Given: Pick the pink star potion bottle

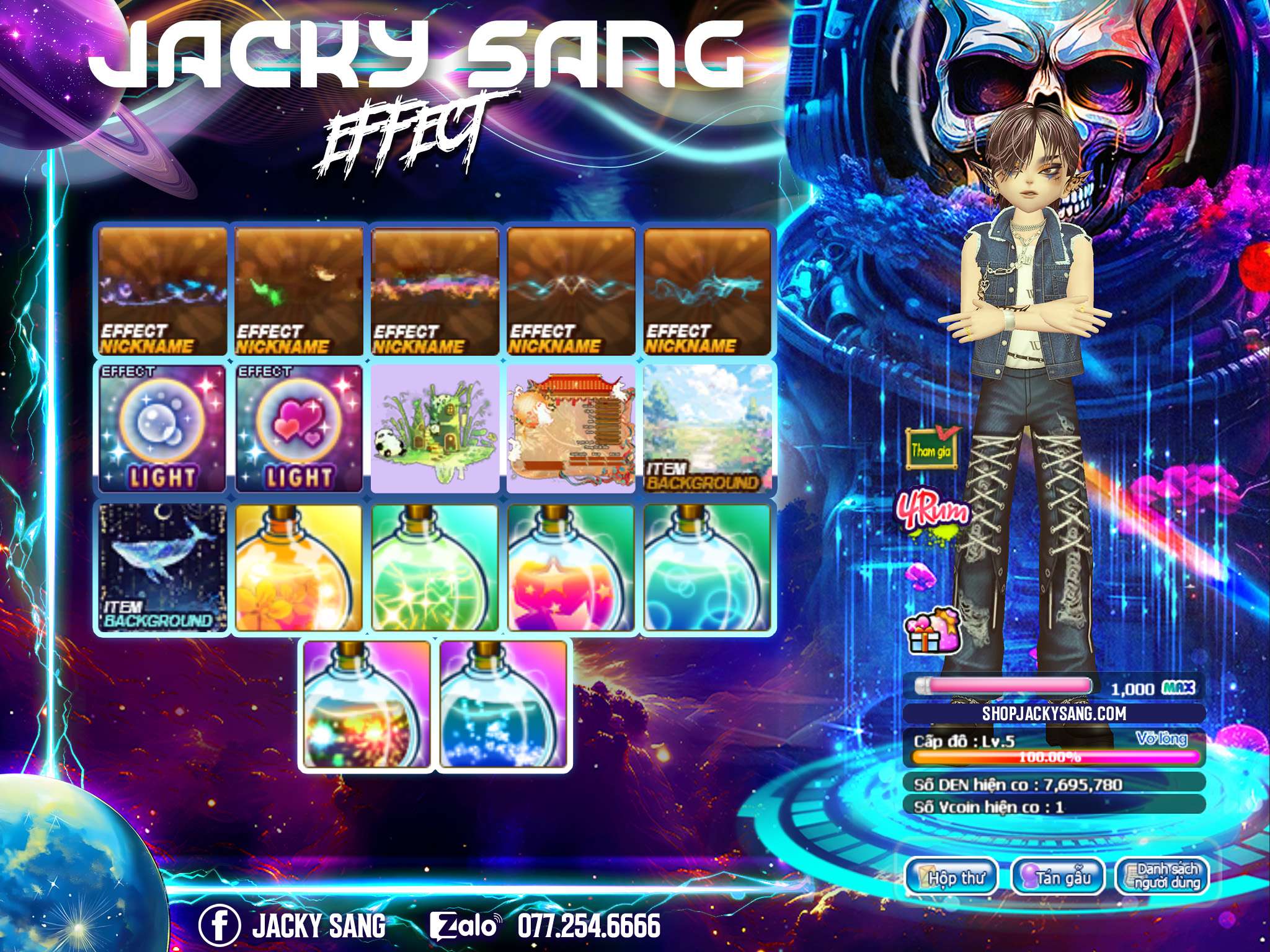Looking at the screenshot, I should point(572,568).
